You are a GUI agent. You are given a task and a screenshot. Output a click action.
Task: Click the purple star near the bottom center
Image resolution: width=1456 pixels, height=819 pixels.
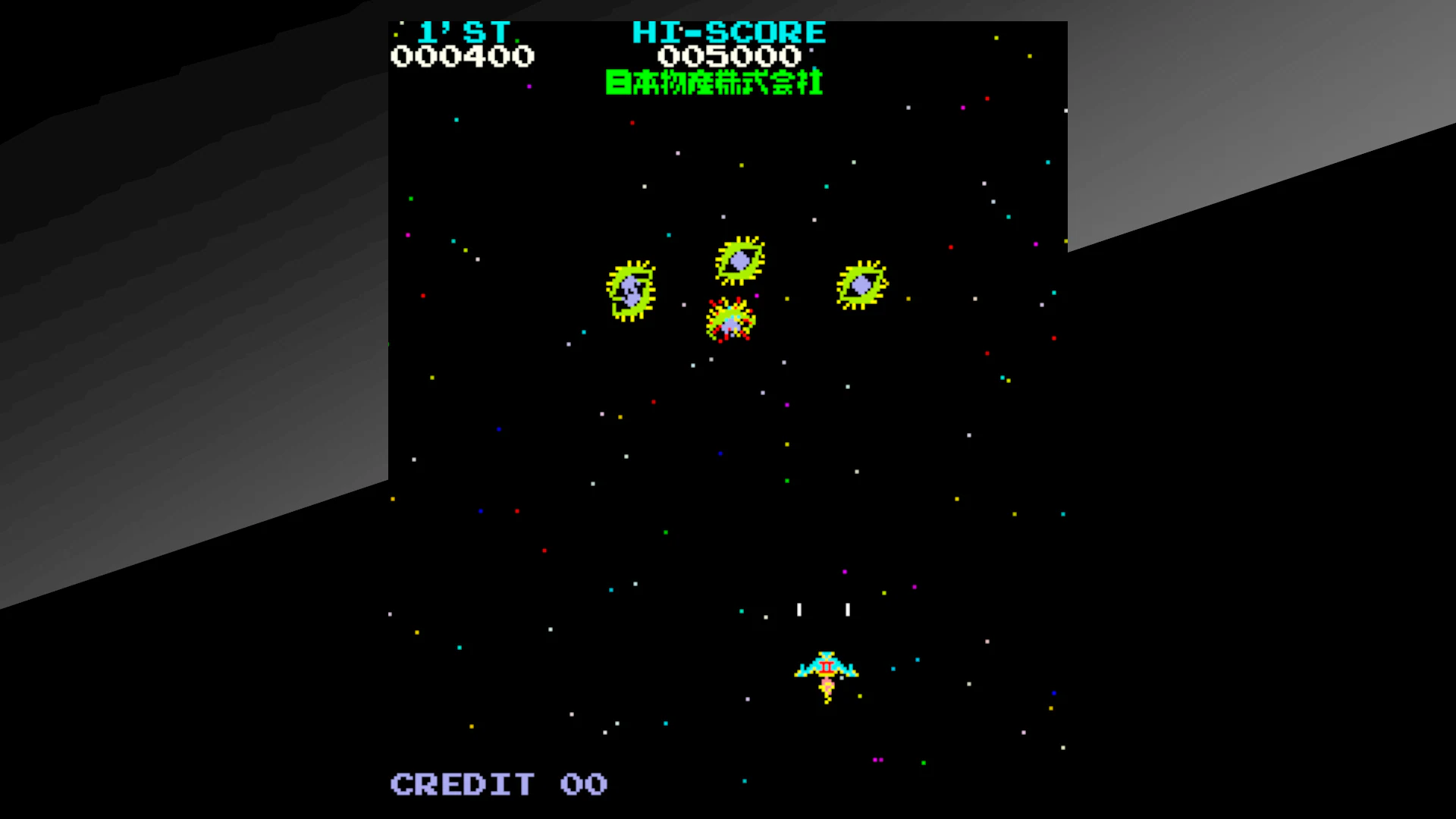tap(877, 760)
